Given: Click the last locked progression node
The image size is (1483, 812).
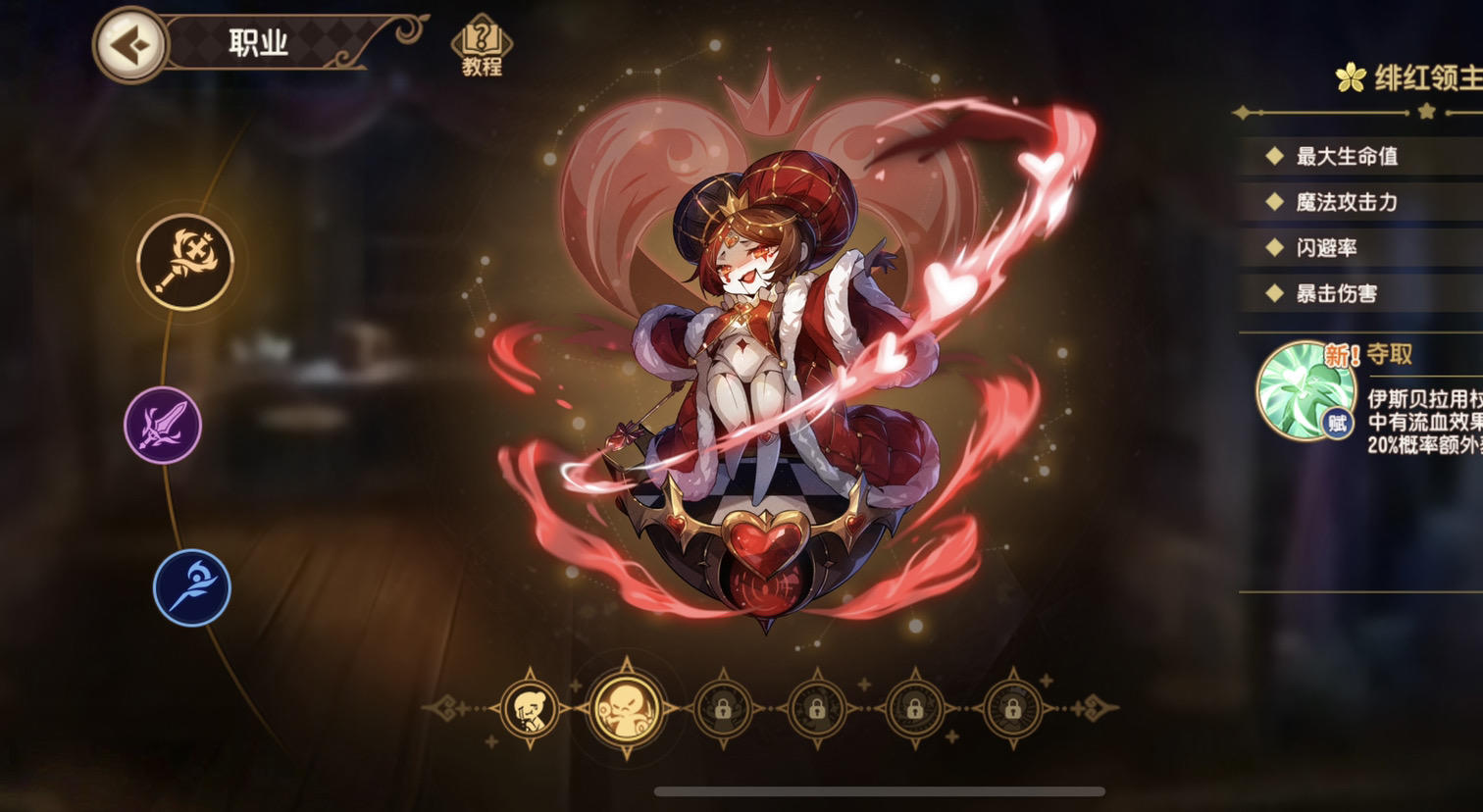Looking at the screenshot, I should click(x=1012, y=710).
